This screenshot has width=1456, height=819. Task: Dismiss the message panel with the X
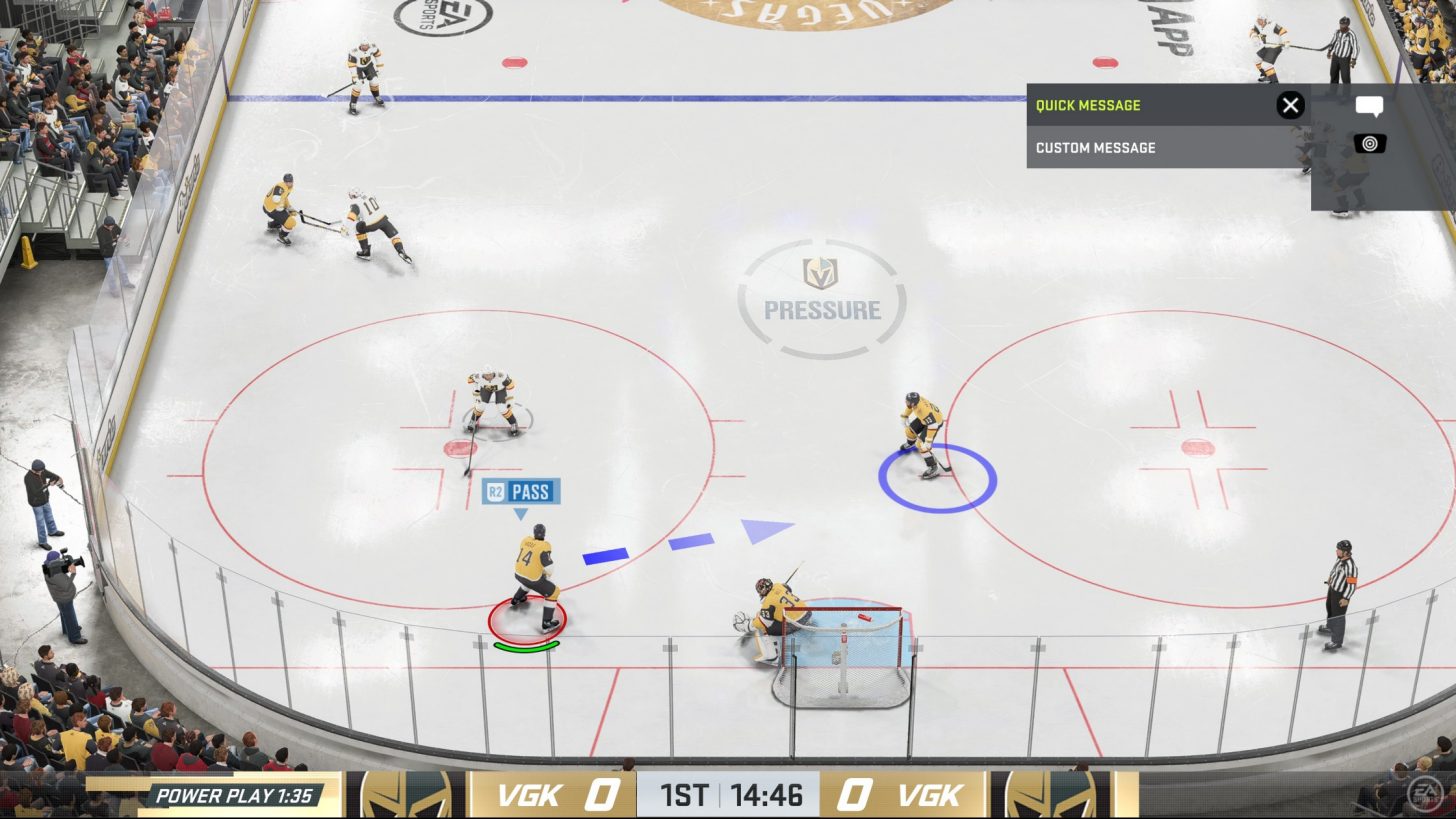pos(1289,104)
